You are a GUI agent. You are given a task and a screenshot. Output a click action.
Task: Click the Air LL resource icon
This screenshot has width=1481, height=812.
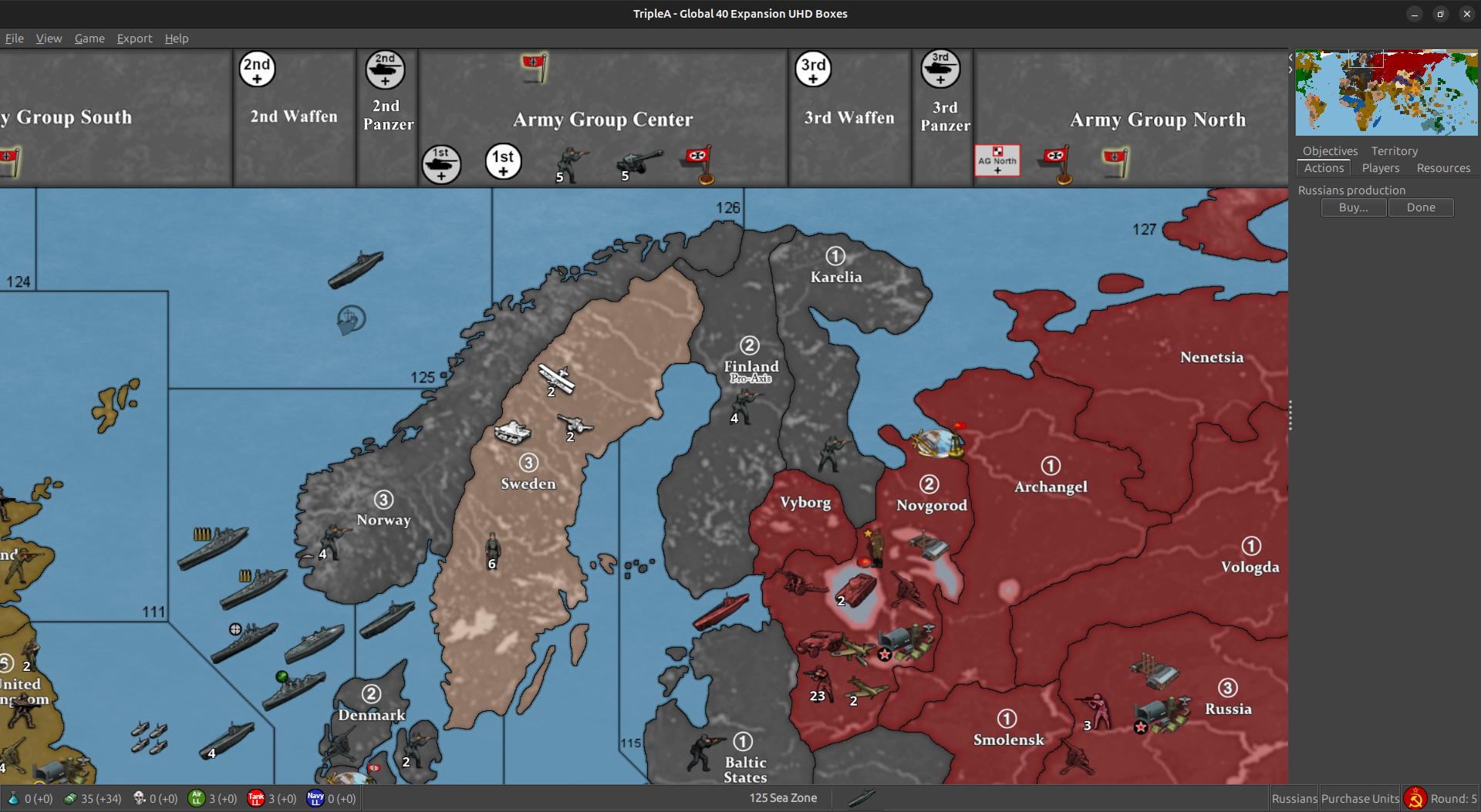[198, 797]
